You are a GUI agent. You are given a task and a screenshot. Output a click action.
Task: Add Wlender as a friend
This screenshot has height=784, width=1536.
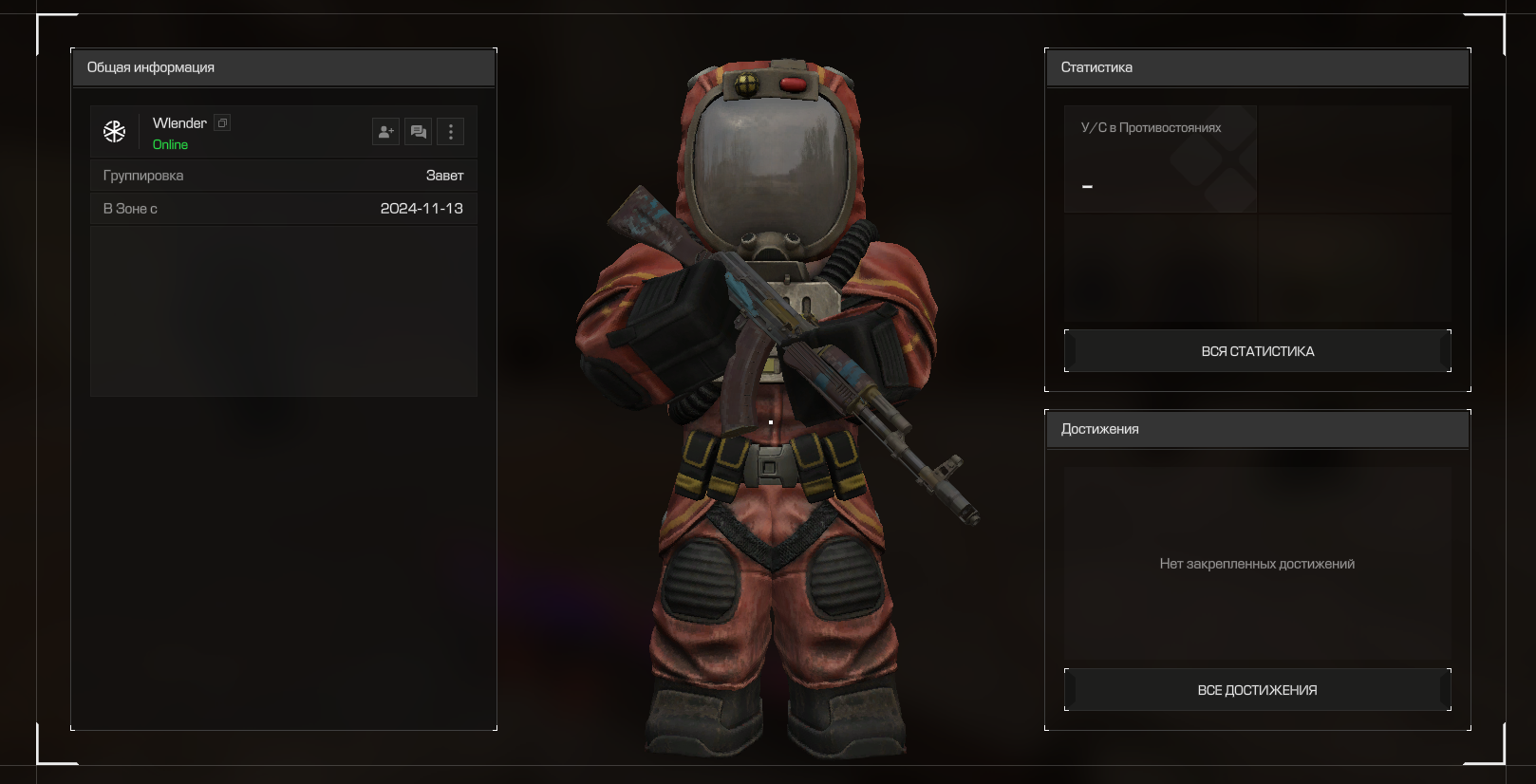(385, 132)
